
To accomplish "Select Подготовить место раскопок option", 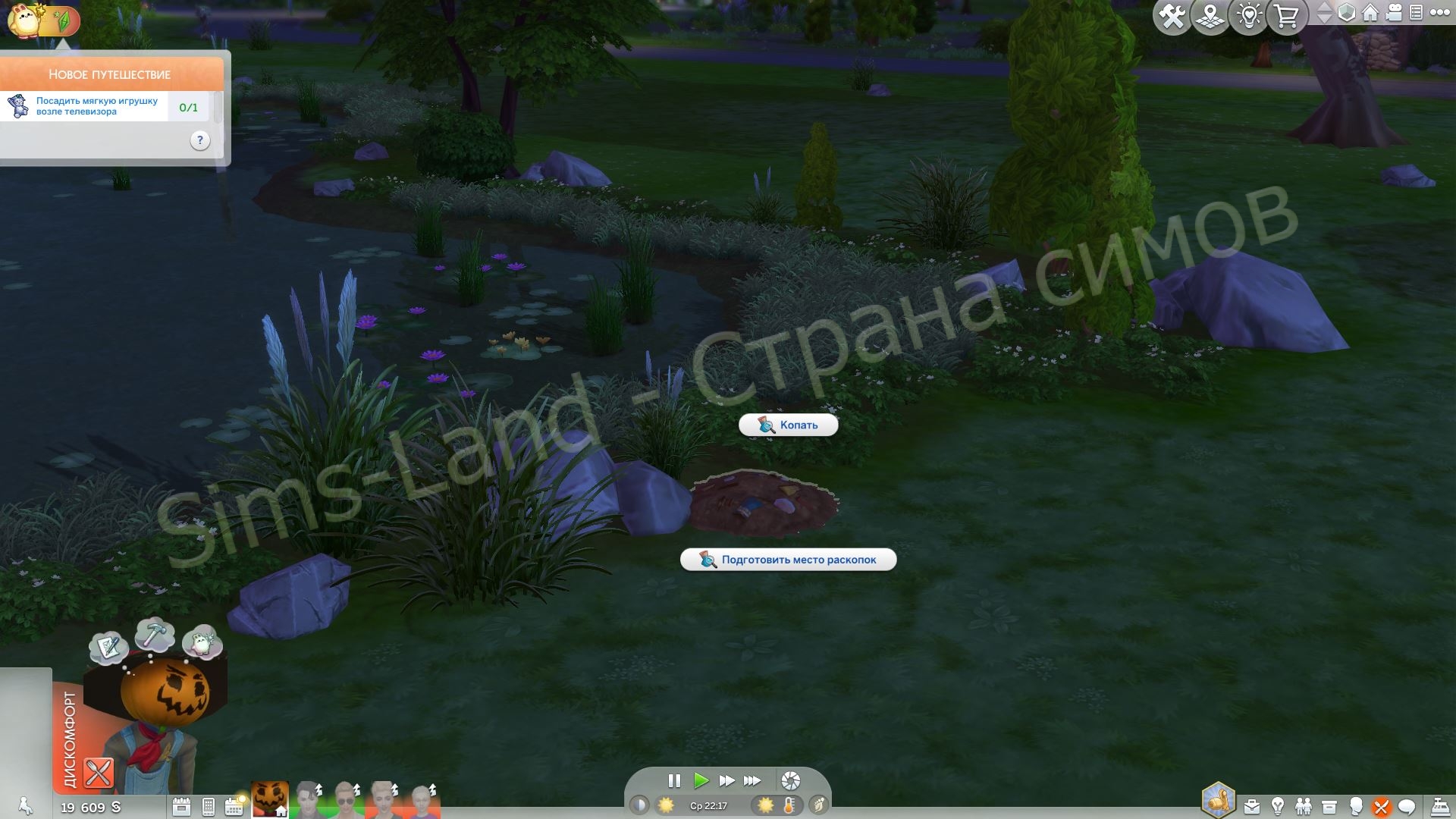I will point(789,560).
